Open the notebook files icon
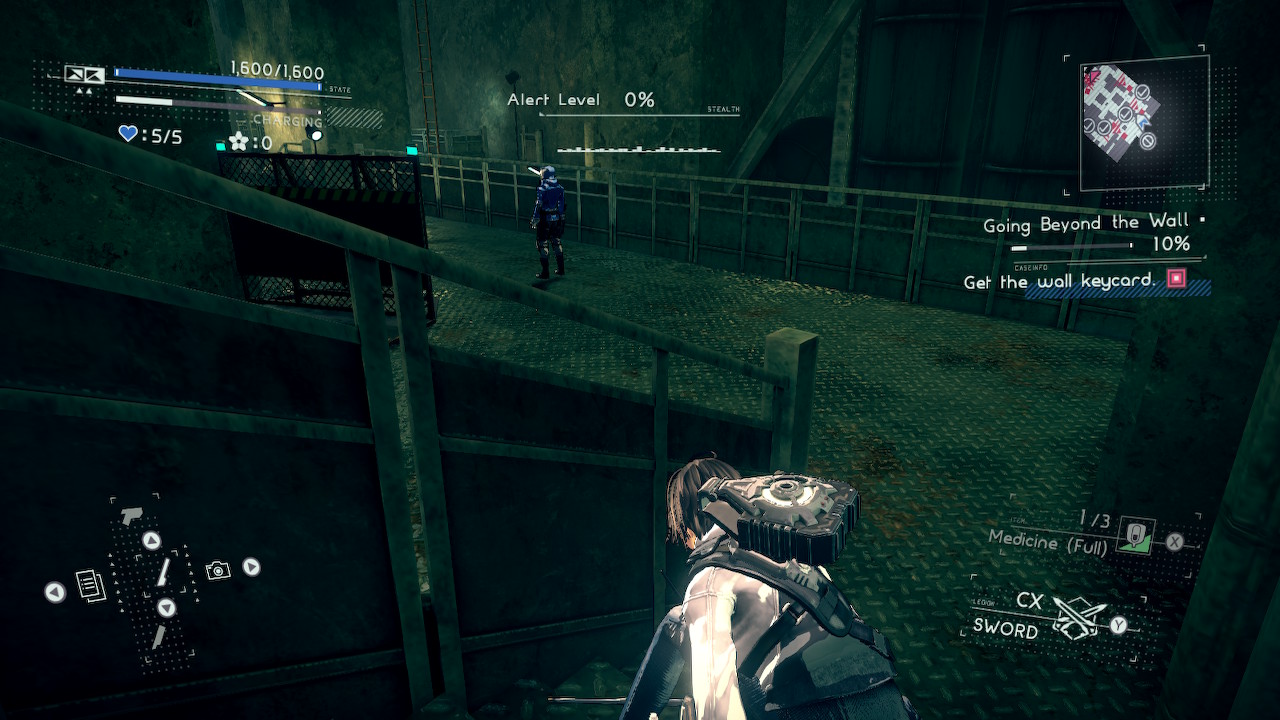This screenshot has width=1280, height=720. coord(90,585)
